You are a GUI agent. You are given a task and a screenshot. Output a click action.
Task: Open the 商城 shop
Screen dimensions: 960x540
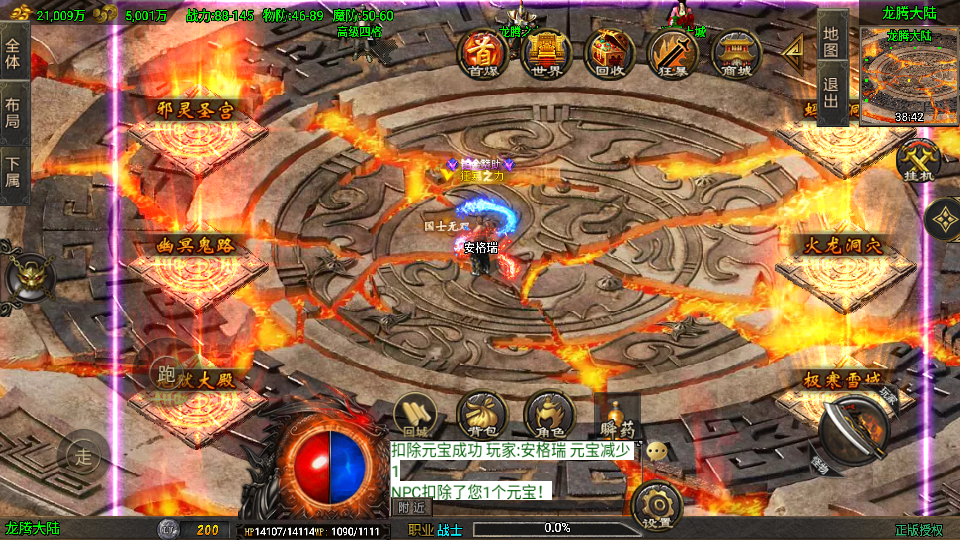[x=736, y=52]
